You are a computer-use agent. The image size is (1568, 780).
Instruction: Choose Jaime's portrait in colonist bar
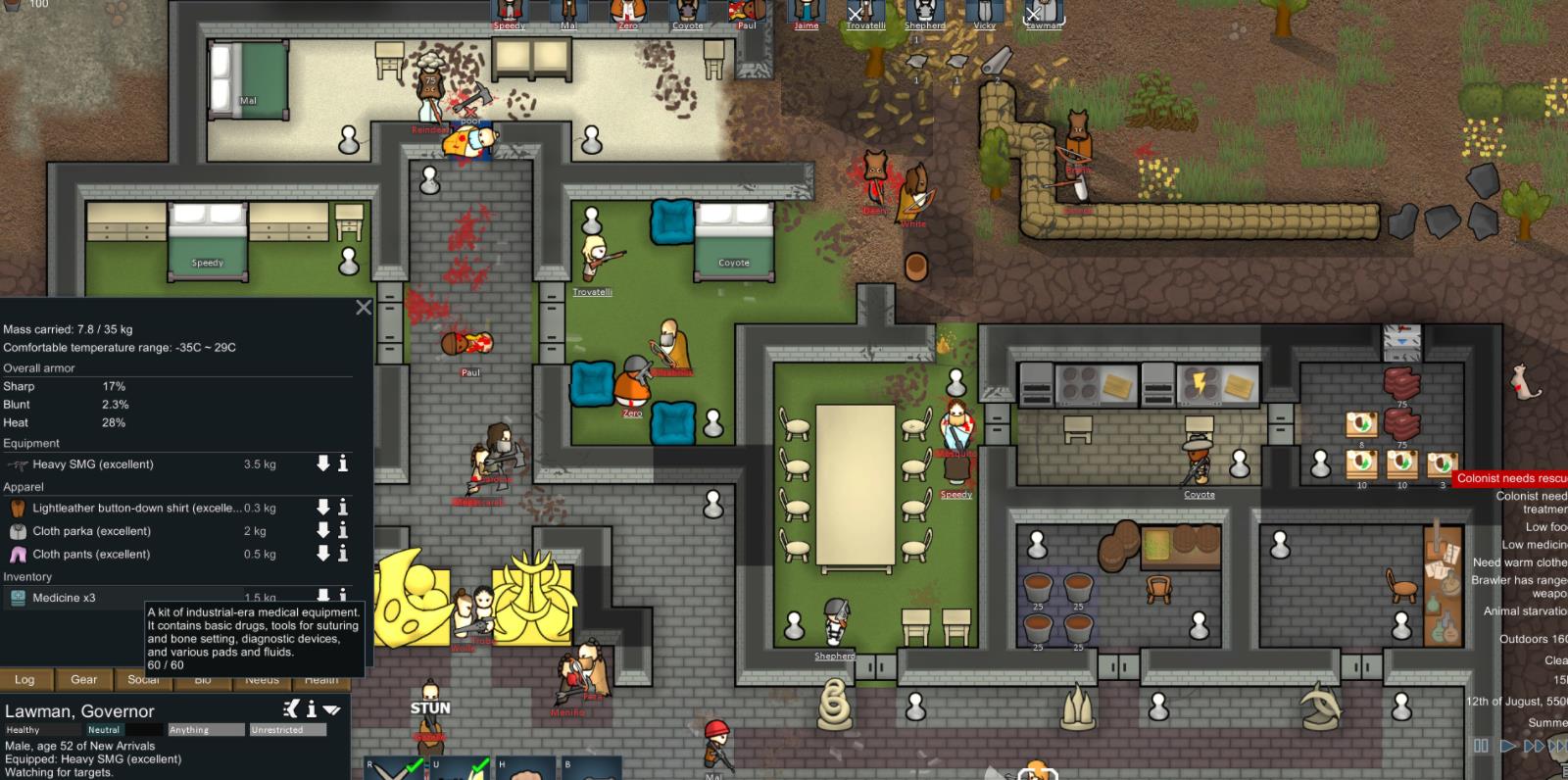pos(806,13)
